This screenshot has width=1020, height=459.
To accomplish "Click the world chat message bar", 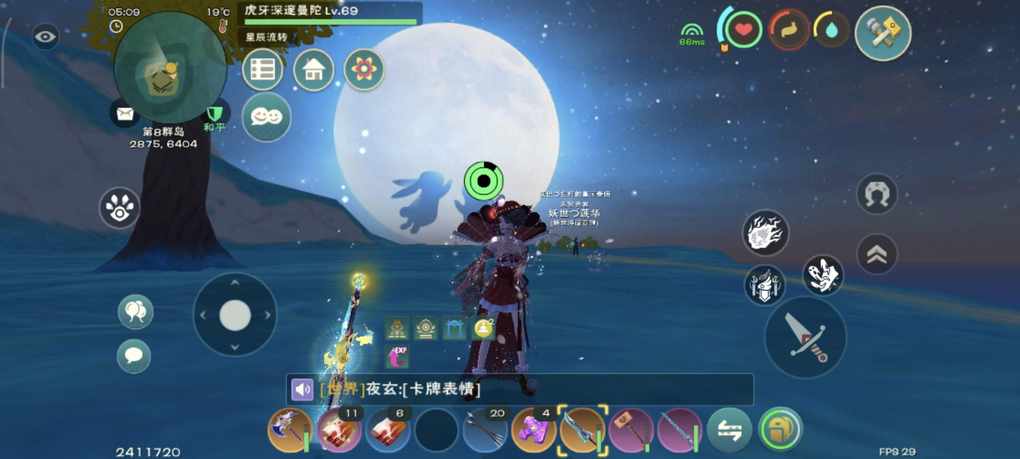I will 520,389.
